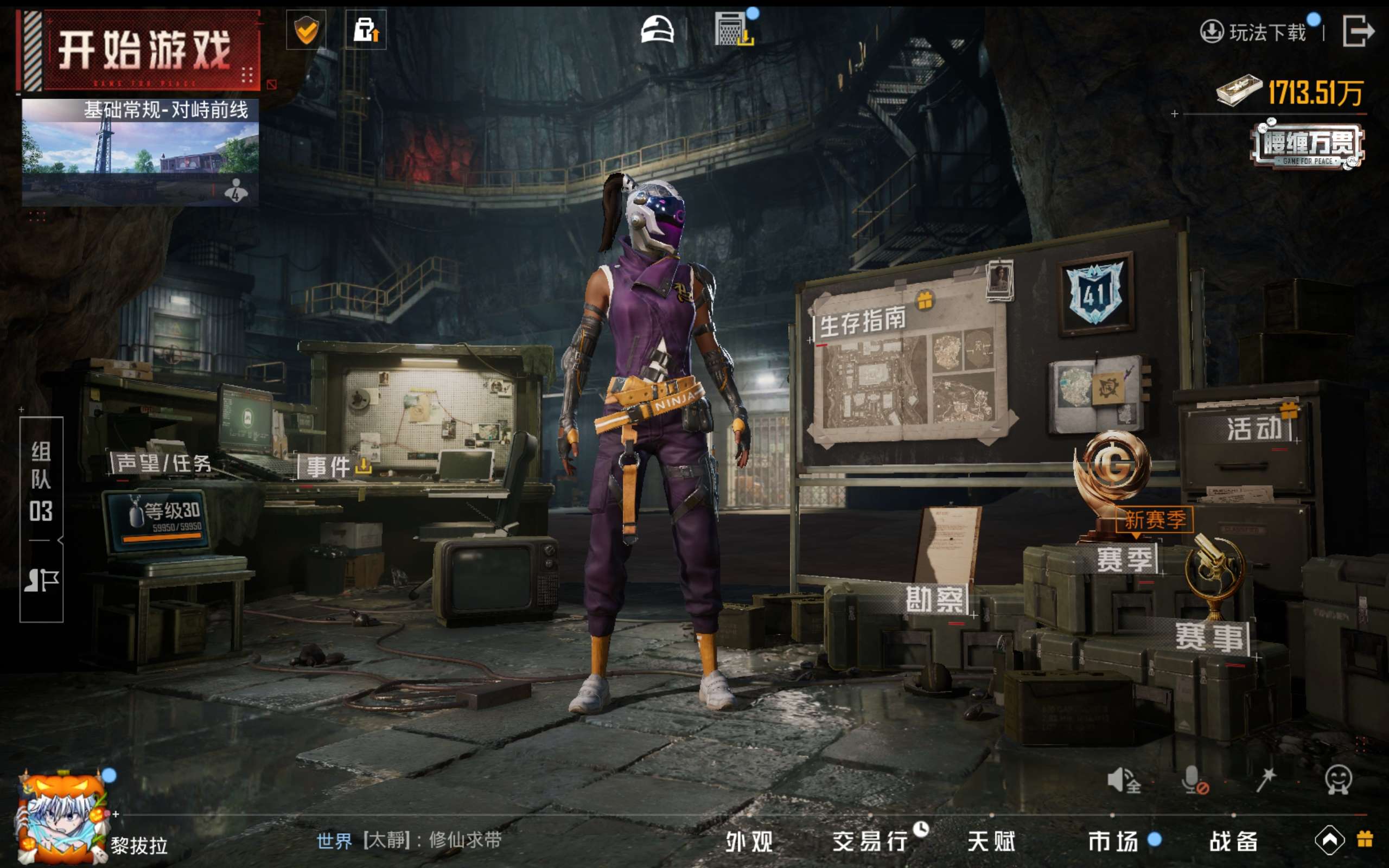Open the orange shield checkmark icon

(x=306, y=30)
